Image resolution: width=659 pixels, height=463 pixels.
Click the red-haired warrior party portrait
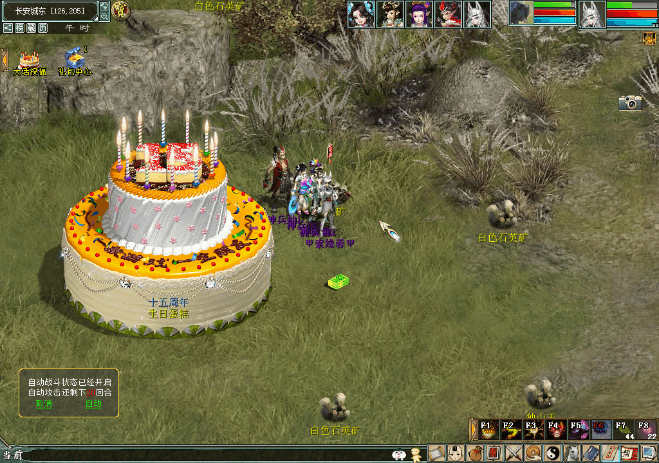pos(448,14)
